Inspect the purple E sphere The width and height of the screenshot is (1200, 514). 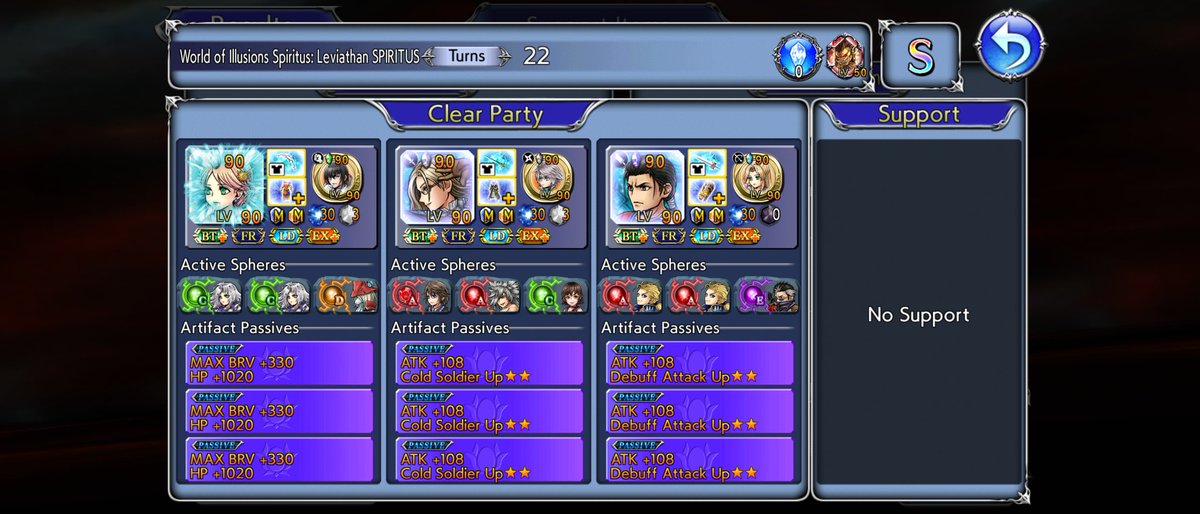[751, 295]
